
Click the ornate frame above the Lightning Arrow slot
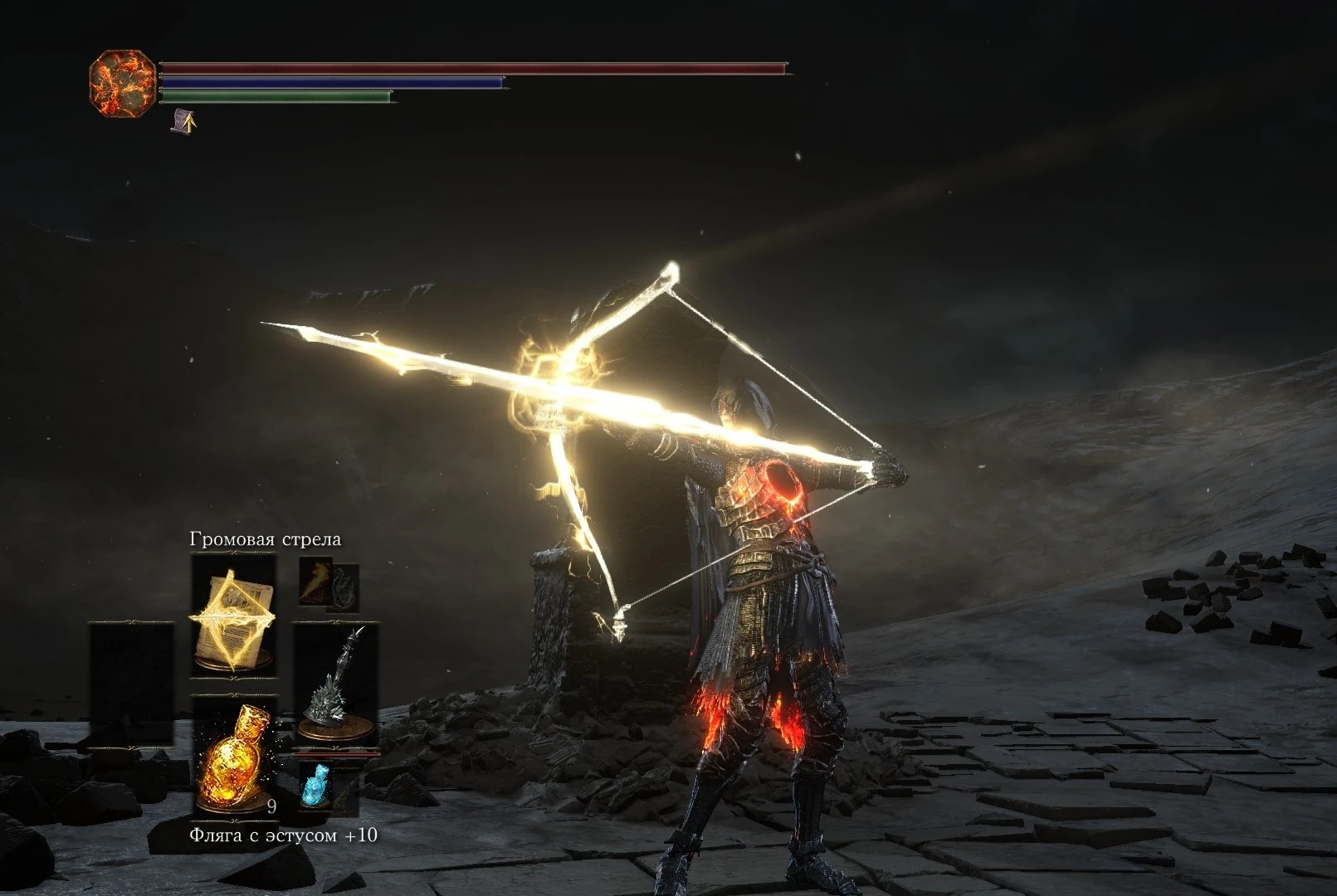click(x=233, y=553)
